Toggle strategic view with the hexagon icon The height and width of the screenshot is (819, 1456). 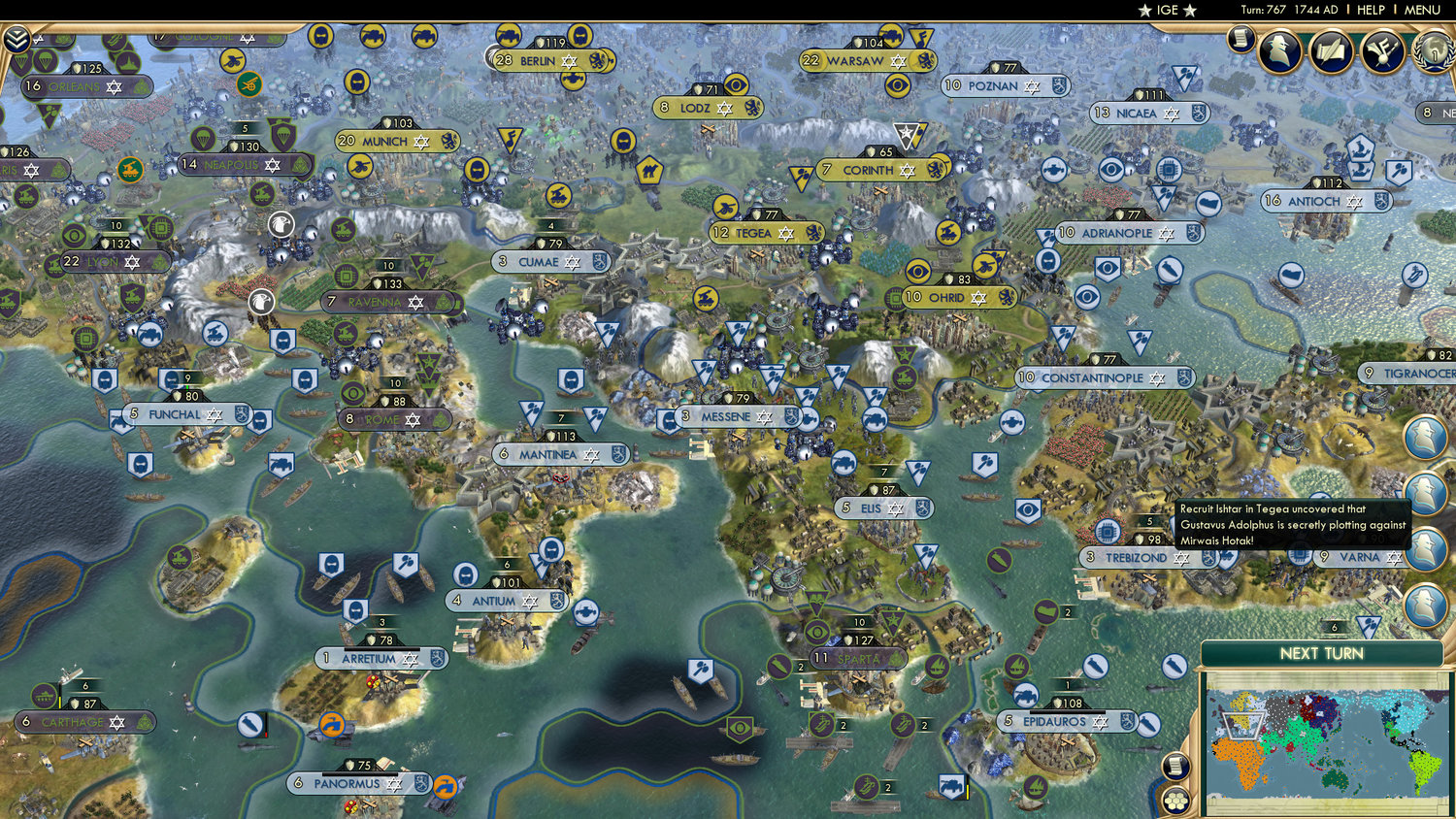click(1175, 800)
